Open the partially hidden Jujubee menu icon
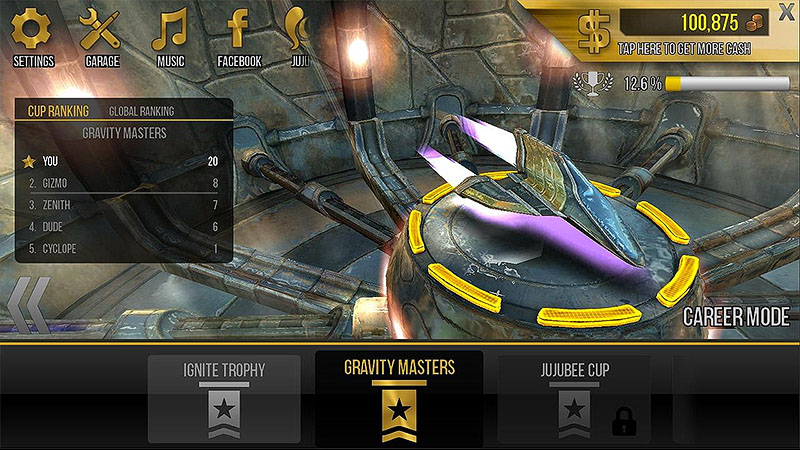This screenshot has height=450, width=800. click(296, 36)
